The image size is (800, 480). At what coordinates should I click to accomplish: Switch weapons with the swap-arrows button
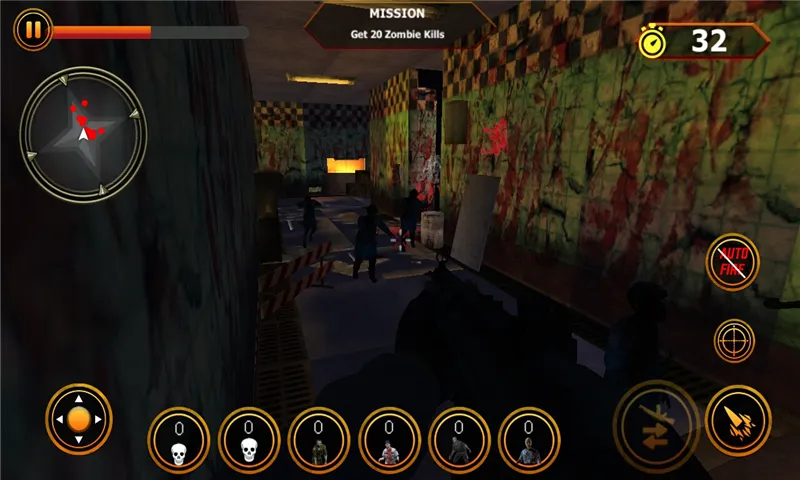pos(655,421)
